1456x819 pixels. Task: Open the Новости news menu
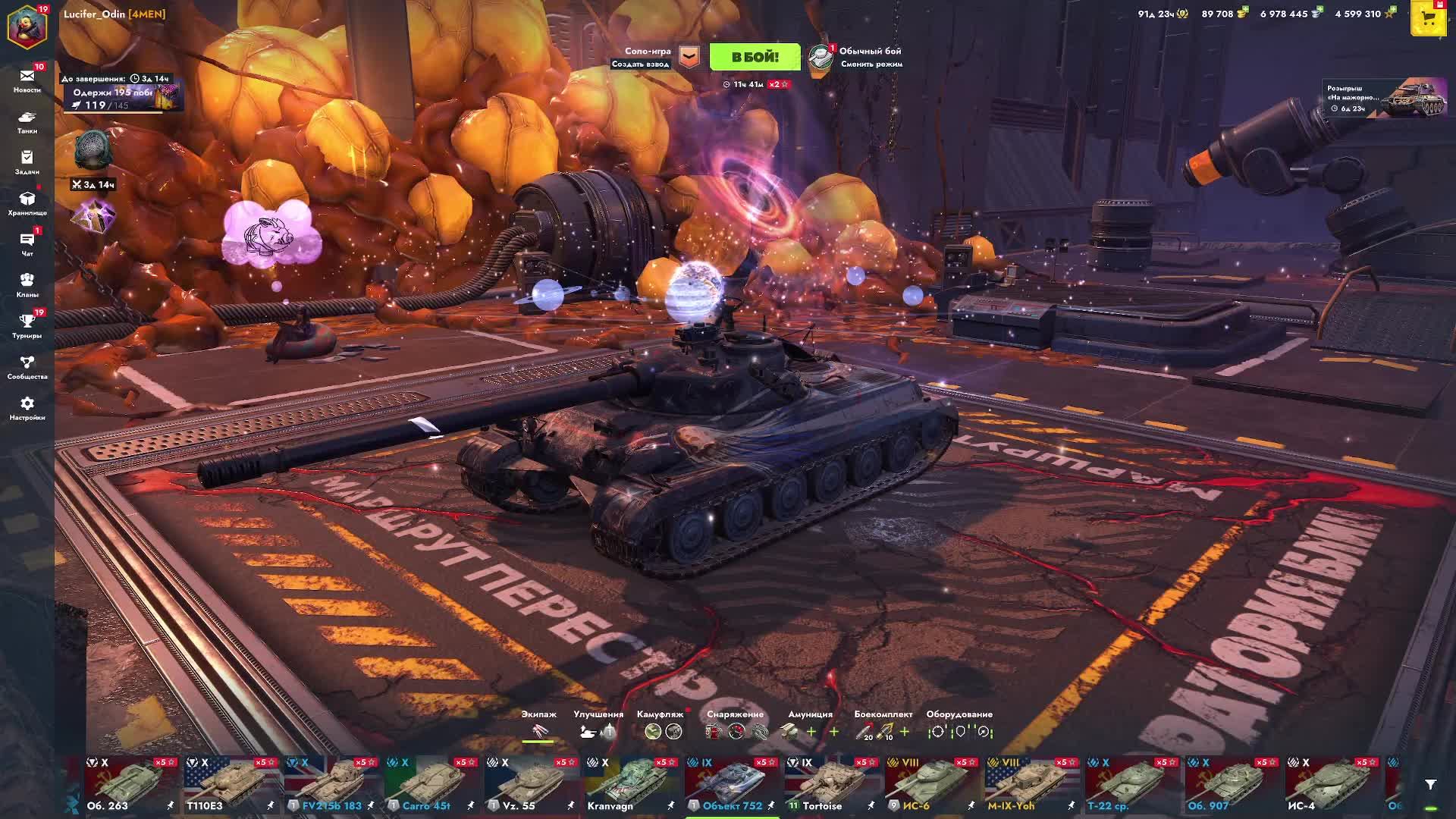[x=27, y=80]
